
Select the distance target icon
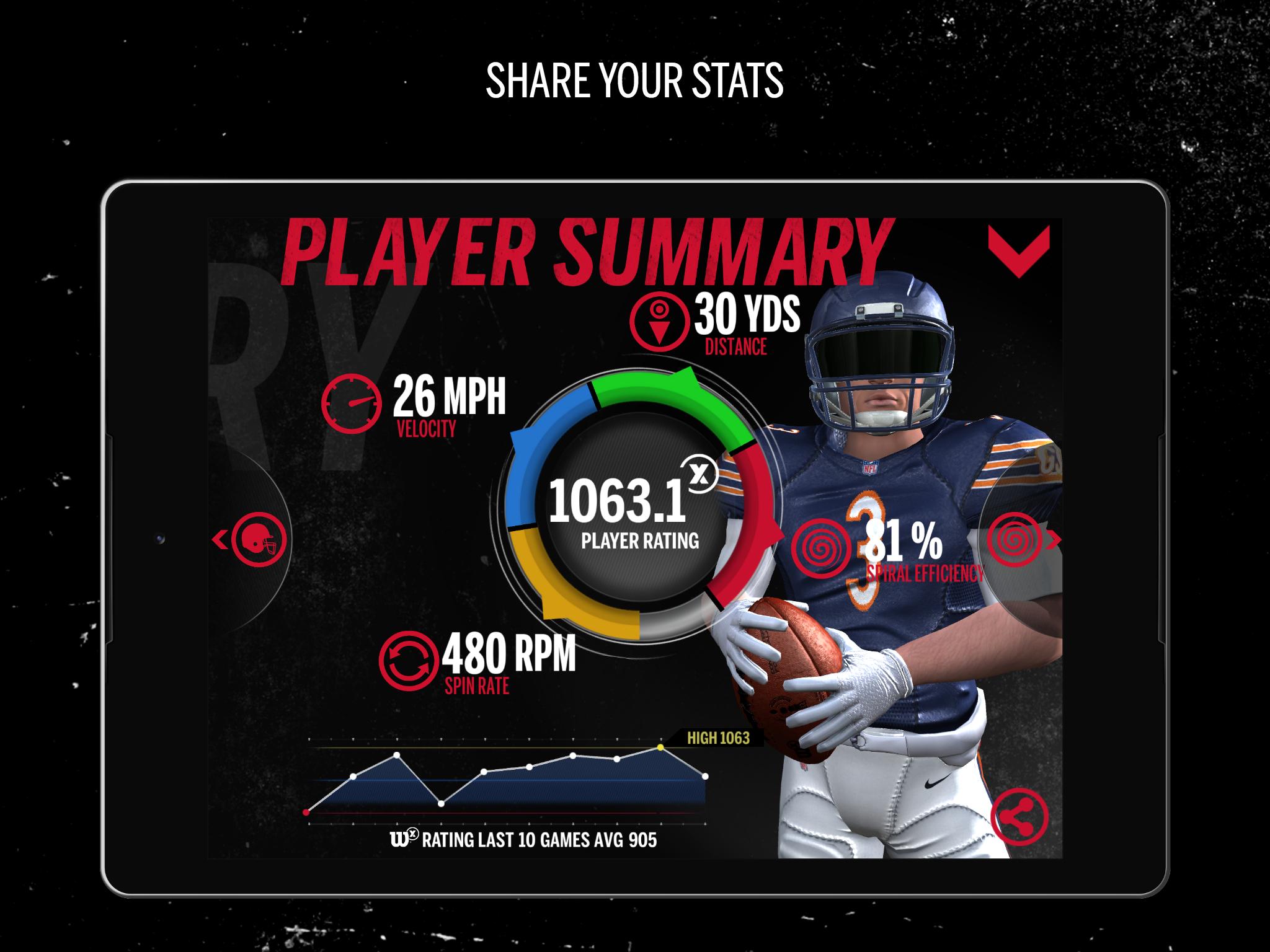659,322
